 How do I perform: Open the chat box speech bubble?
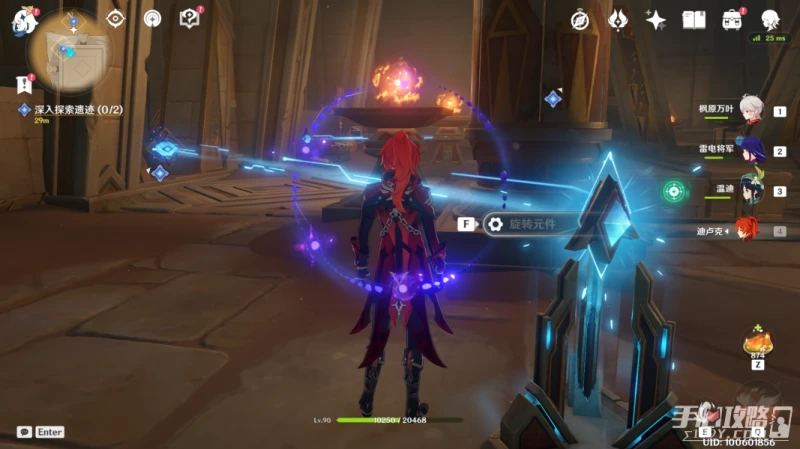coord(23,432)
